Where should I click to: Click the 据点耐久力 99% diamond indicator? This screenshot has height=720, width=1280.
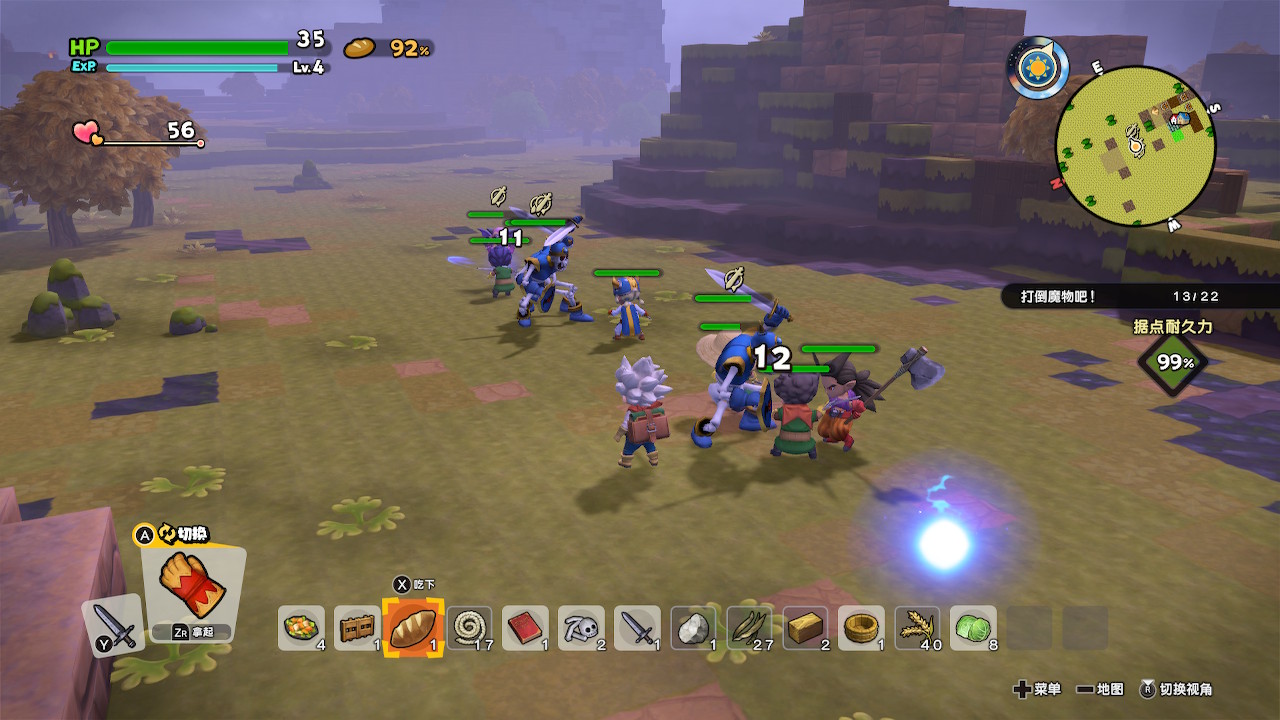(1171, 362)
